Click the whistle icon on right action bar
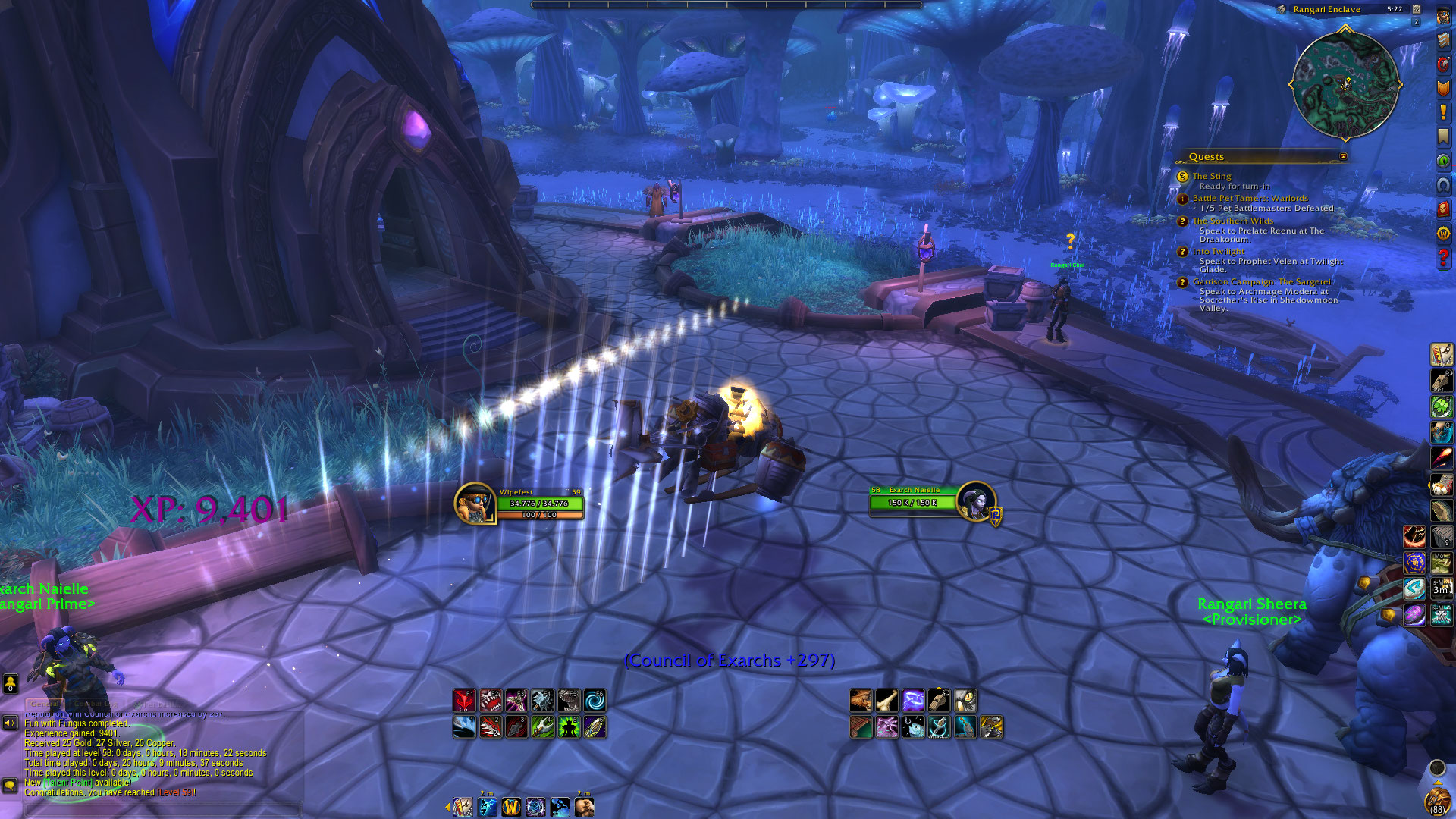Image resolution: width=1456 pixels, height=819 pixels. (x=939, y=701)
